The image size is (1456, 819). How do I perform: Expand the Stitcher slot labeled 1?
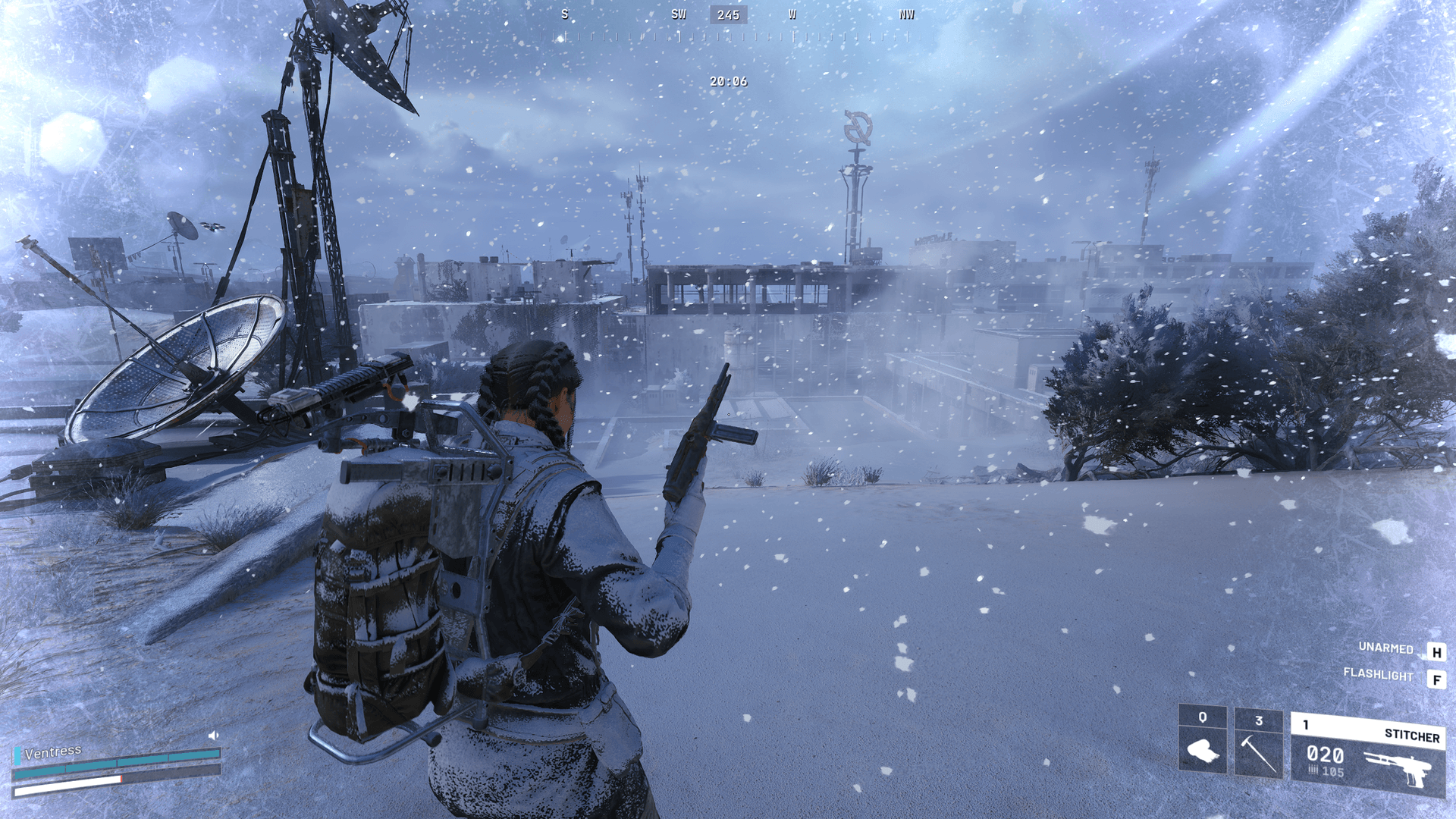coord(1307,725)
